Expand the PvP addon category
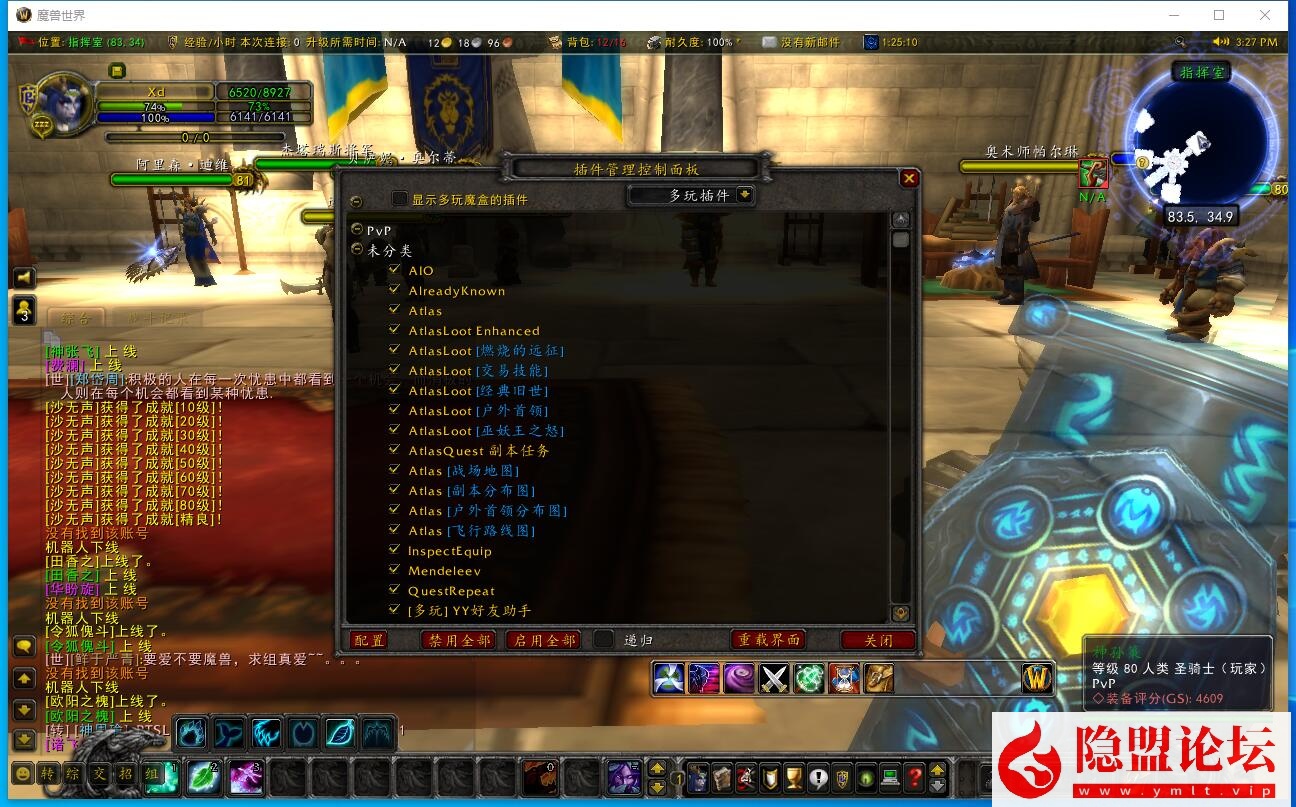Screen dimensions: 1296x807 click(x=357, y=229)
